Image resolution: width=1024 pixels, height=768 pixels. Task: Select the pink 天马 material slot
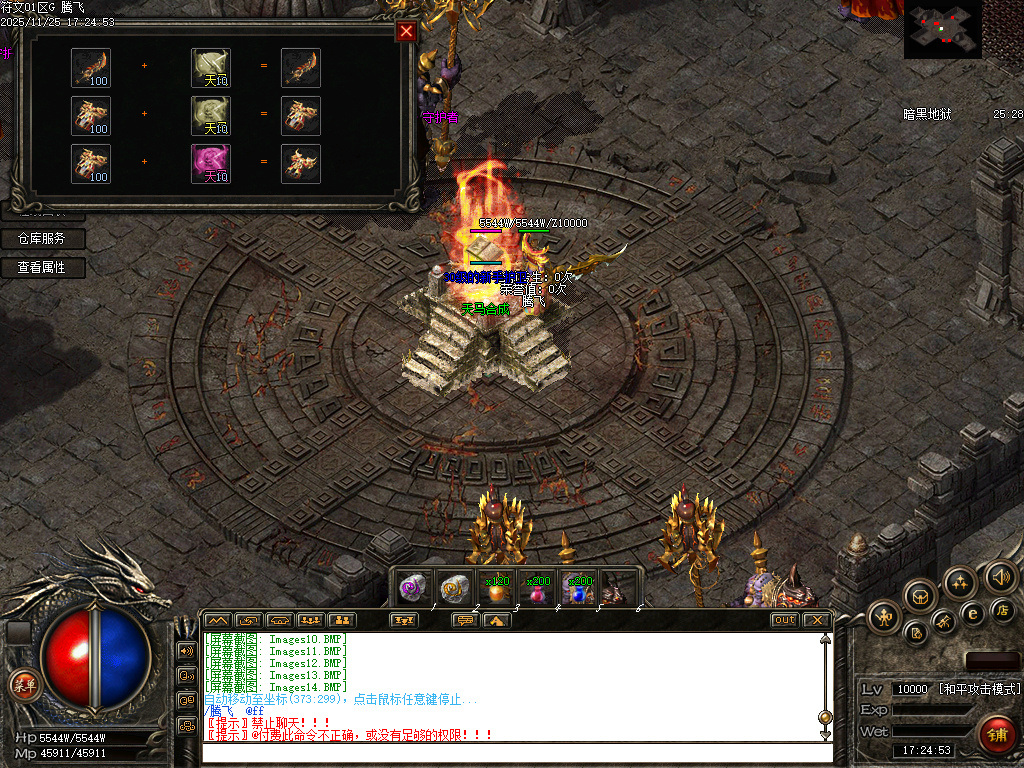tap(211, 163)
